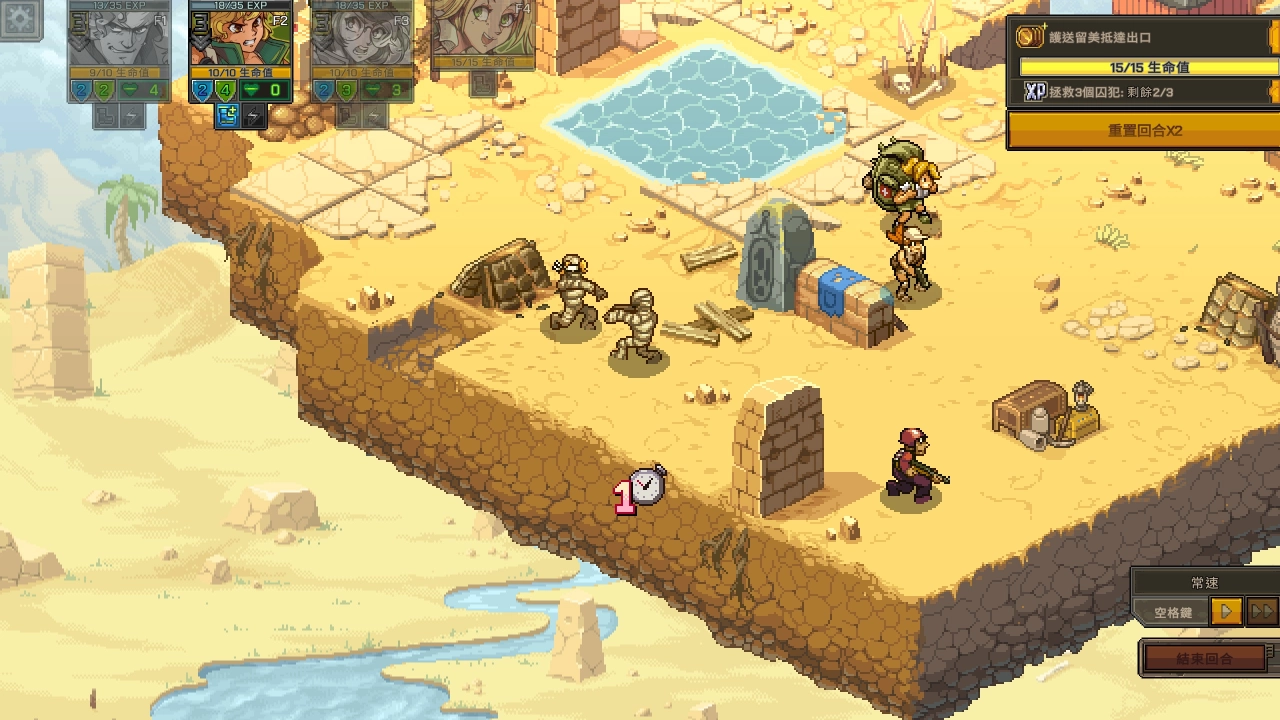1280x720 pixels.
Task: Select the F2 blonde hero portrait
Action: pos(240,36)
